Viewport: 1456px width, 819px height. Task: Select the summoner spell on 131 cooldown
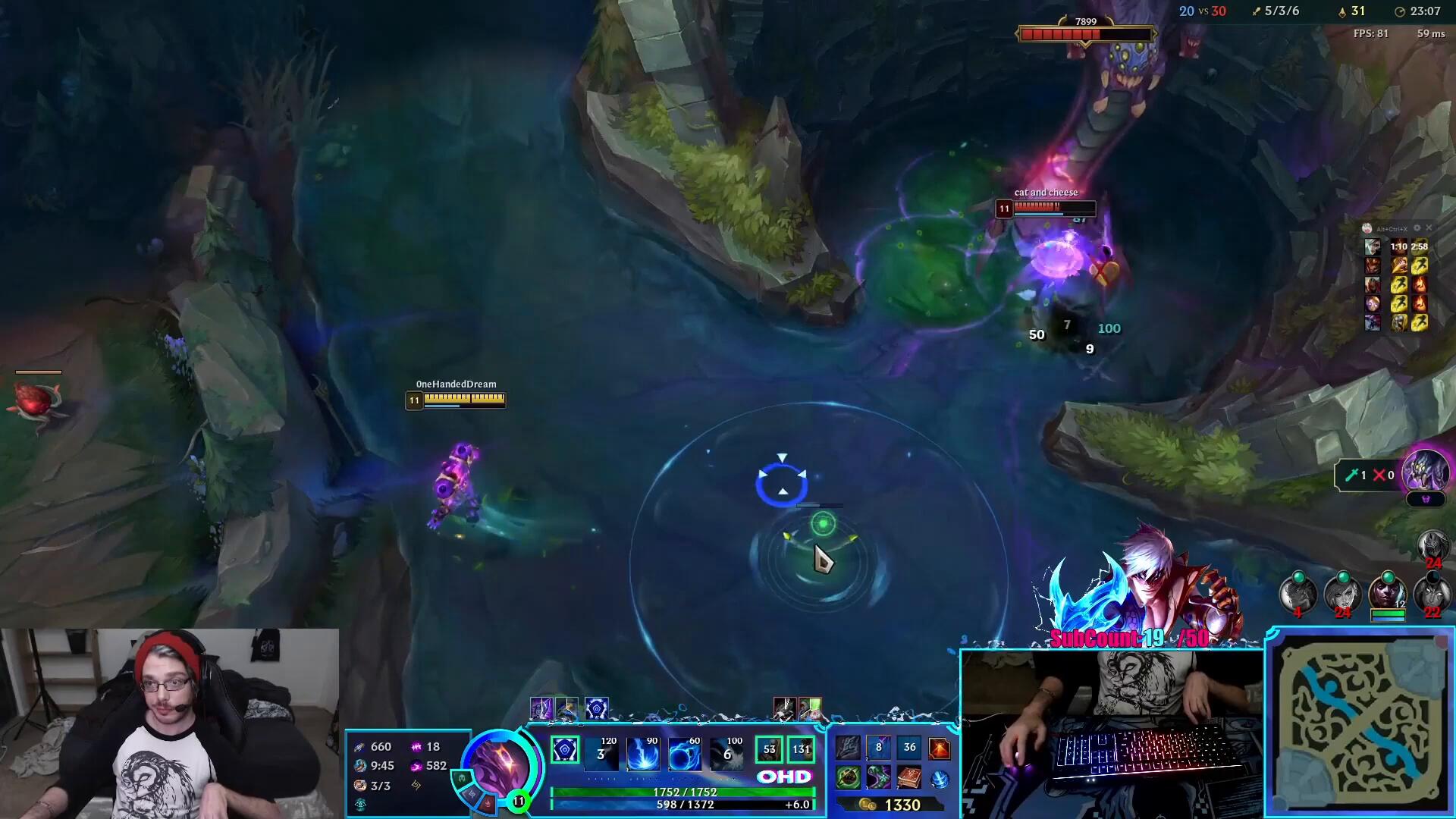[x=801, y=750]
